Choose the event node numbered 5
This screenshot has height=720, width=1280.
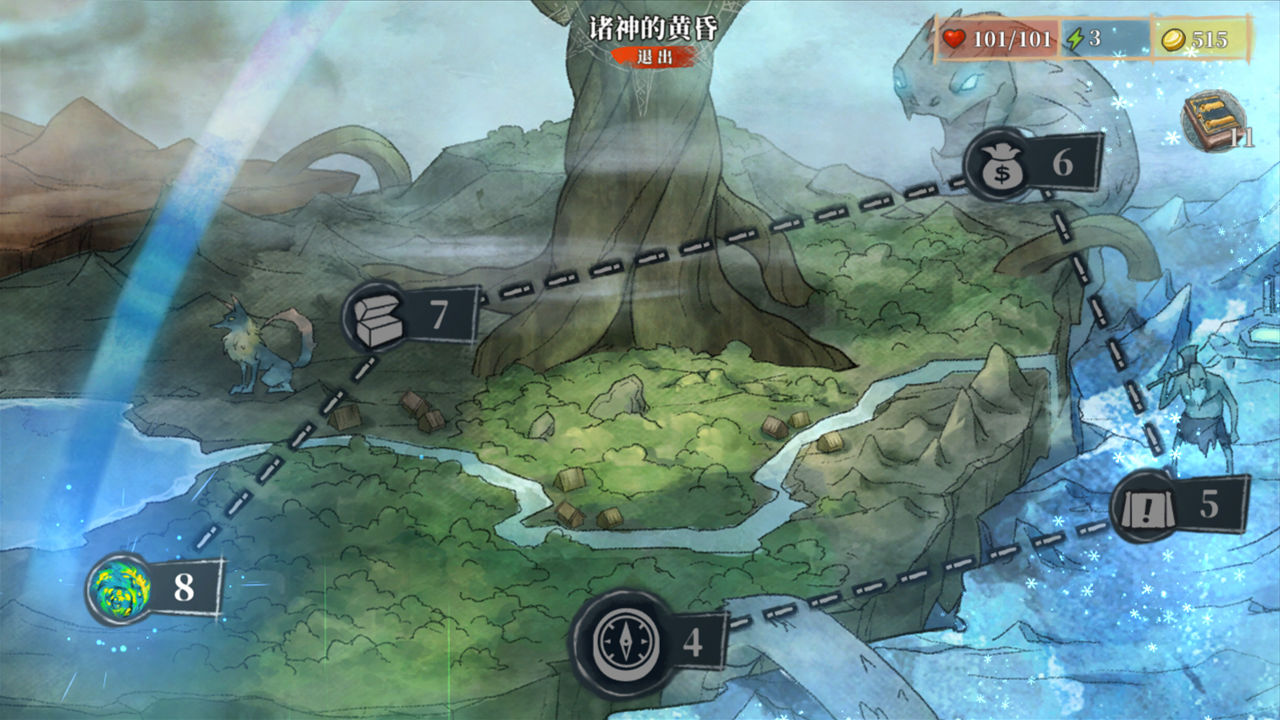click(x=1144, y=506)
